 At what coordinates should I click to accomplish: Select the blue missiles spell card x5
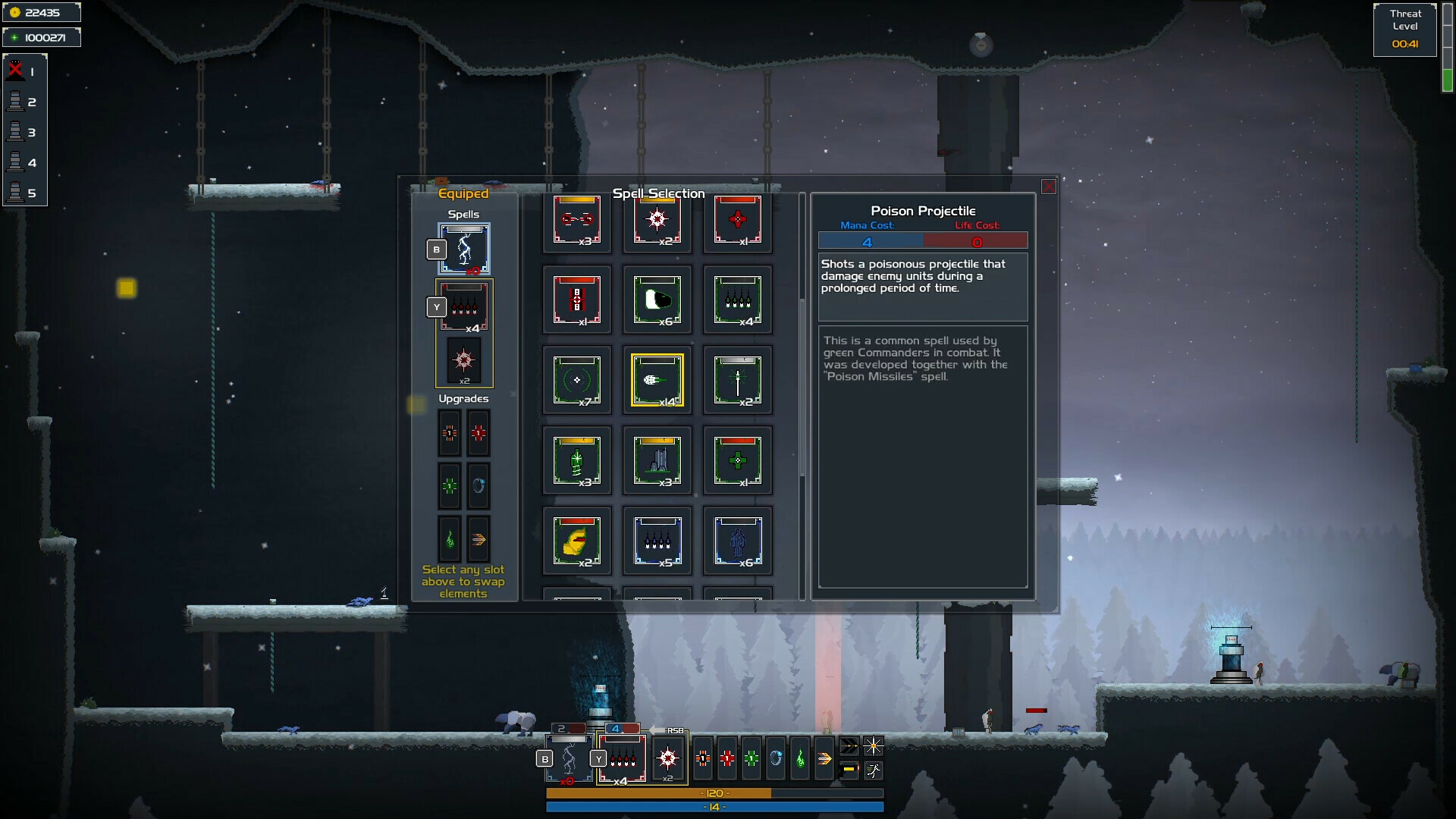[657, 541]
